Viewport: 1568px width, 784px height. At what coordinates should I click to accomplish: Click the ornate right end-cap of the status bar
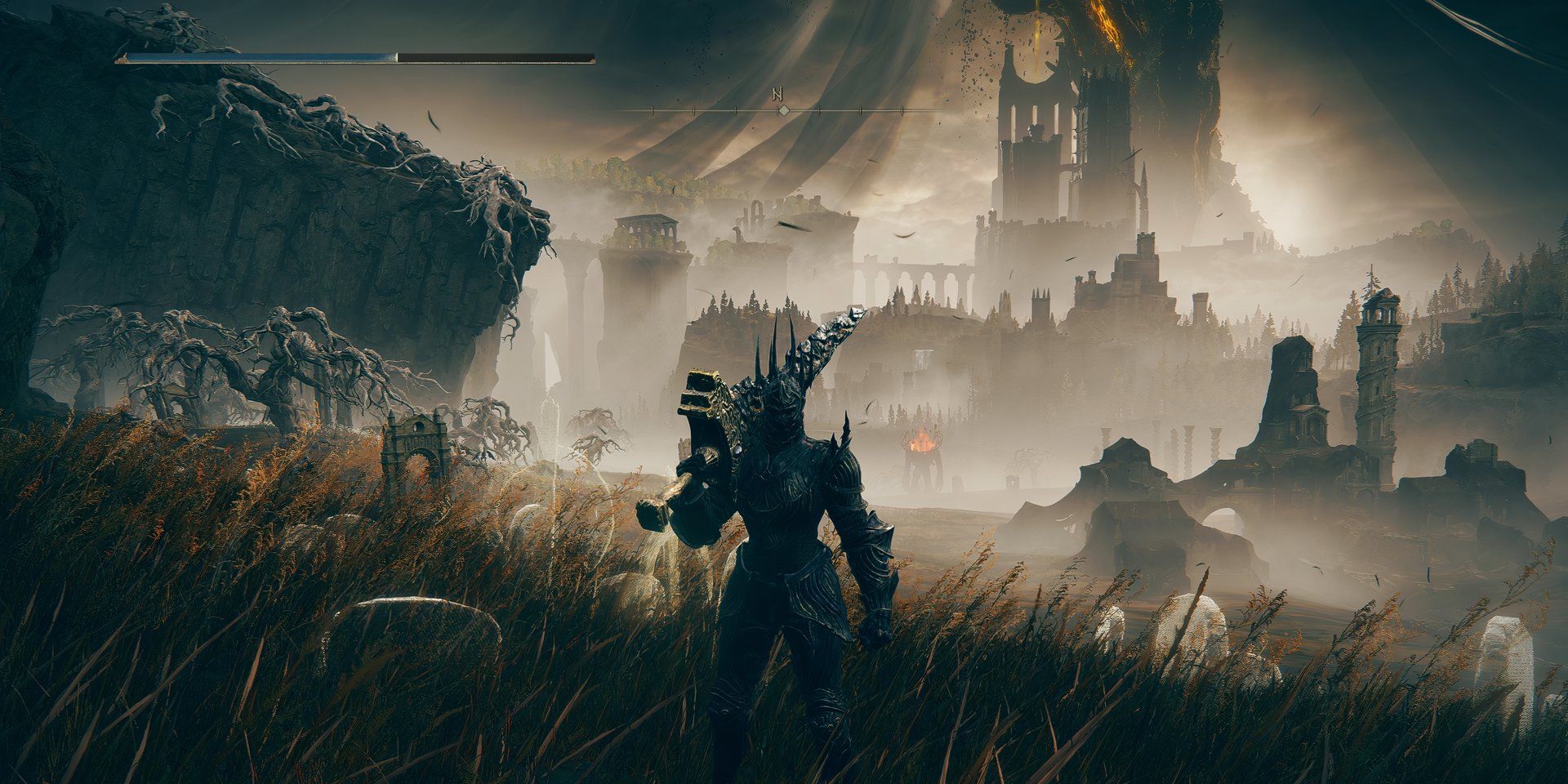pos(593,59)
